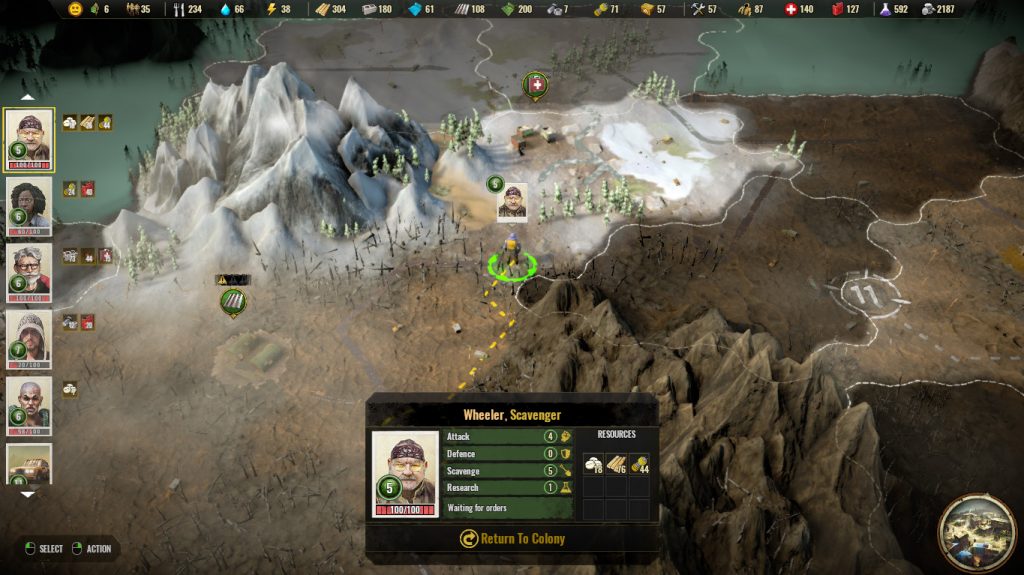Click the metal sheets resource map marker

233,299
